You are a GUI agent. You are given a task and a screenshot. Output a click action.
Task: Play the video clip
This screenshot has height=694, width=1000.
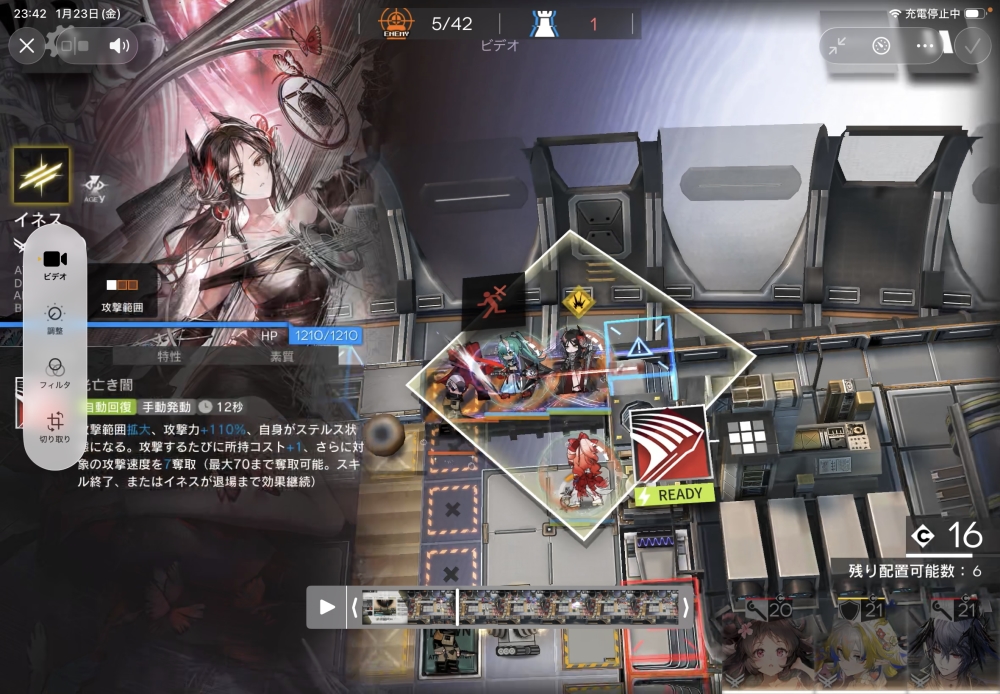(x=327, y=606)
